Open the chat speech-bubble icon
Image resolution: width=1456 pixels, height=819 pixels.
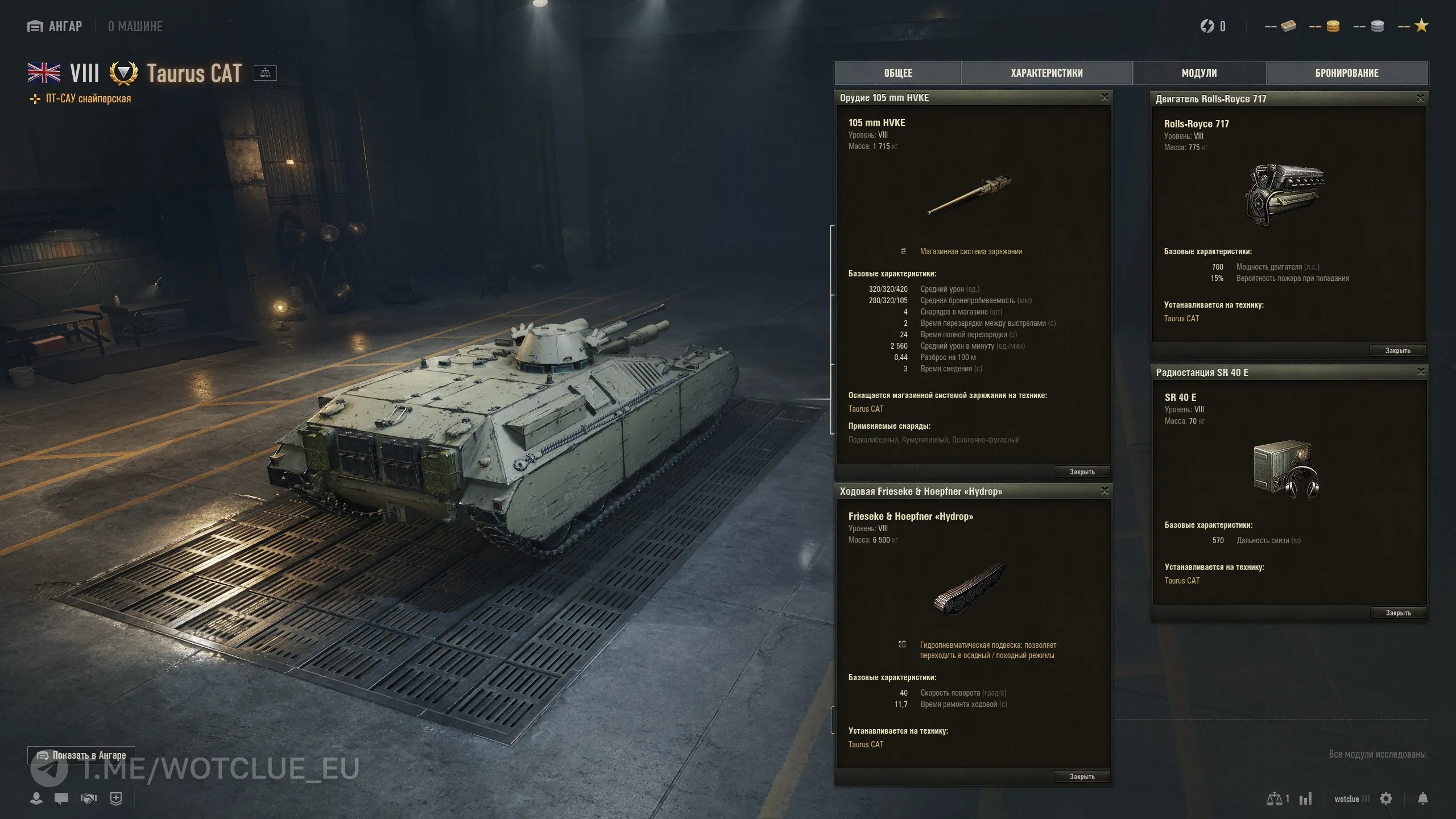[x=61, y=799]
